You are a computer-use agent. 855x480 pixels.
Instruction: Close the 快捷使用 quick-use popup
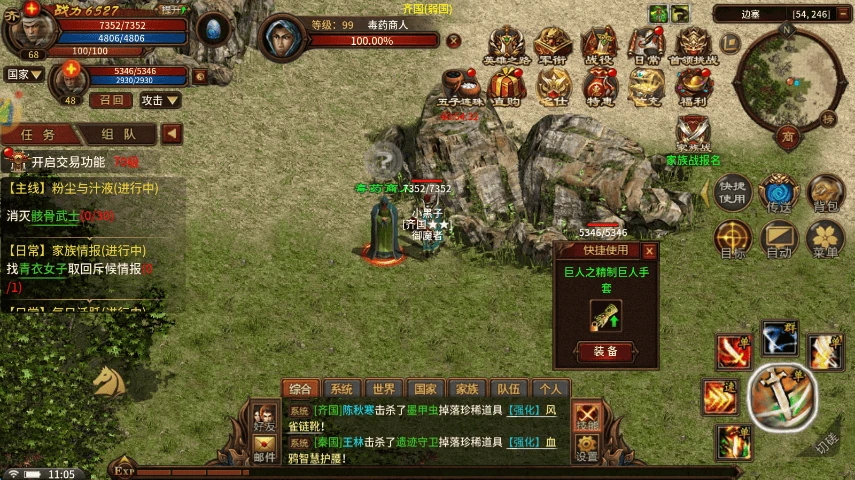649,251
